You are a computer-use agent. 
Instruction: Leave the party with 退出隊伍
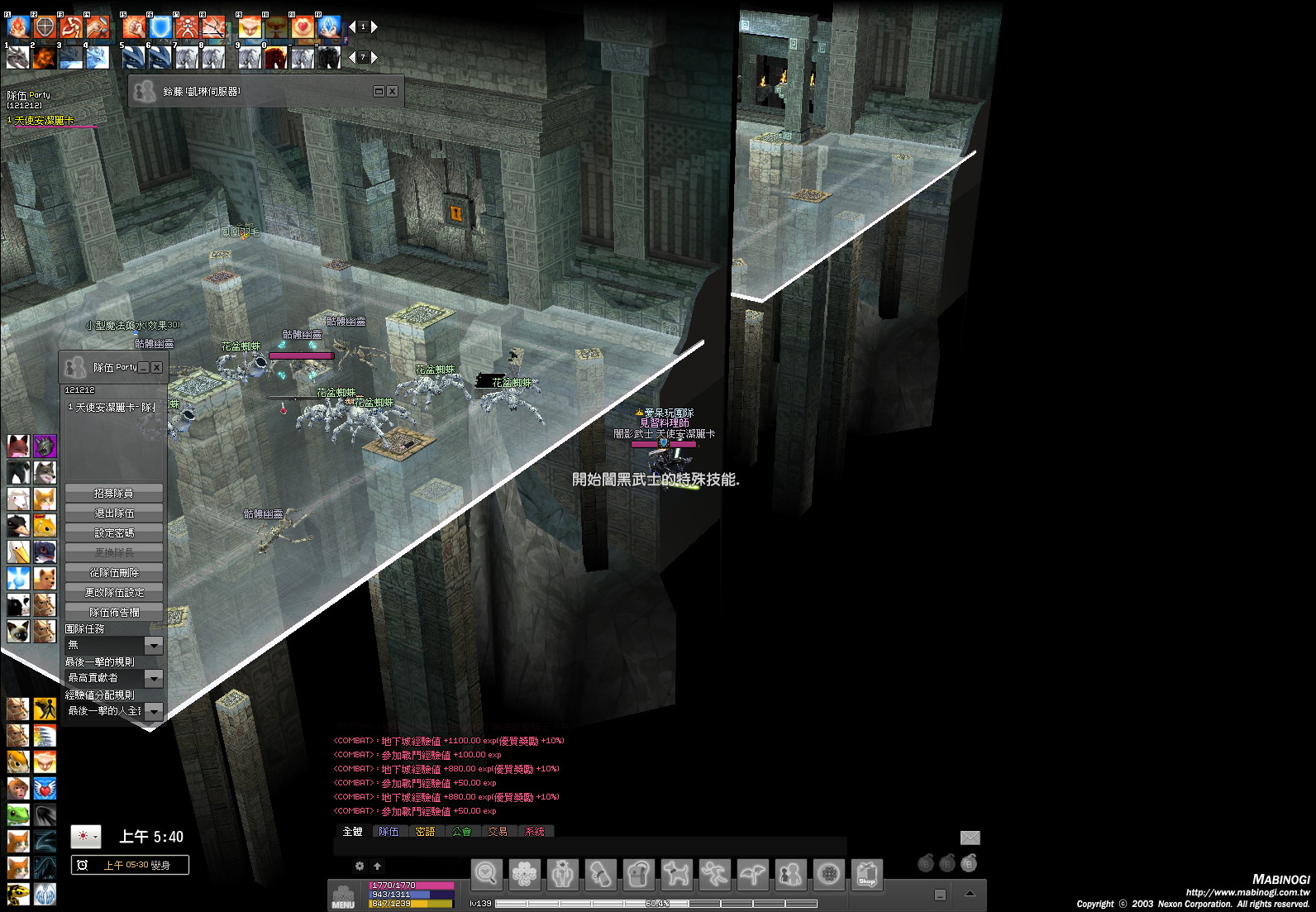point(113,513)
